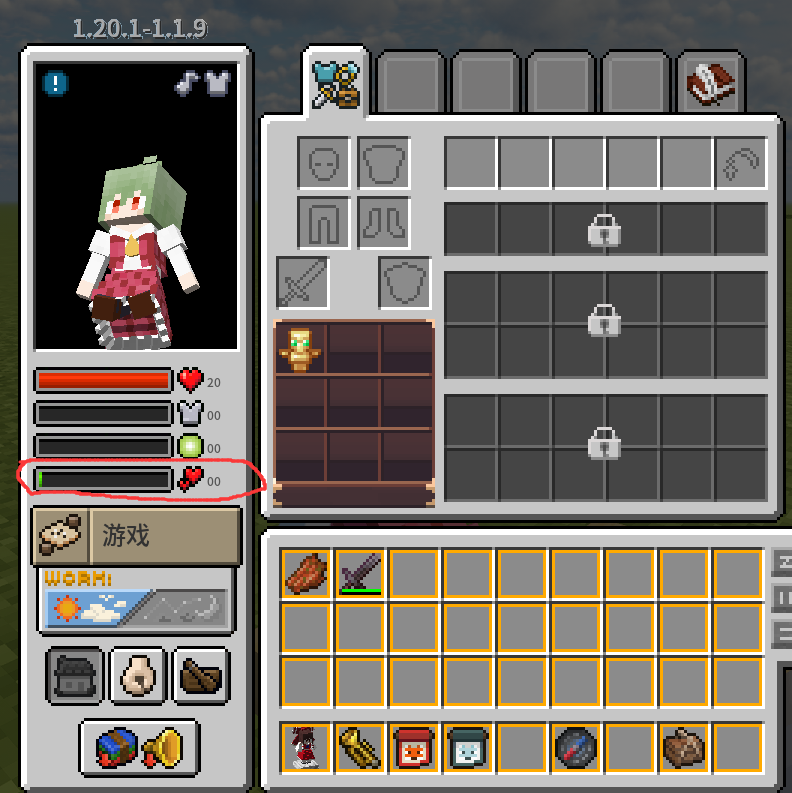The image size is (792, 793).
Task: Select the teal ghost box hotbar item
Action: (468, 748)
